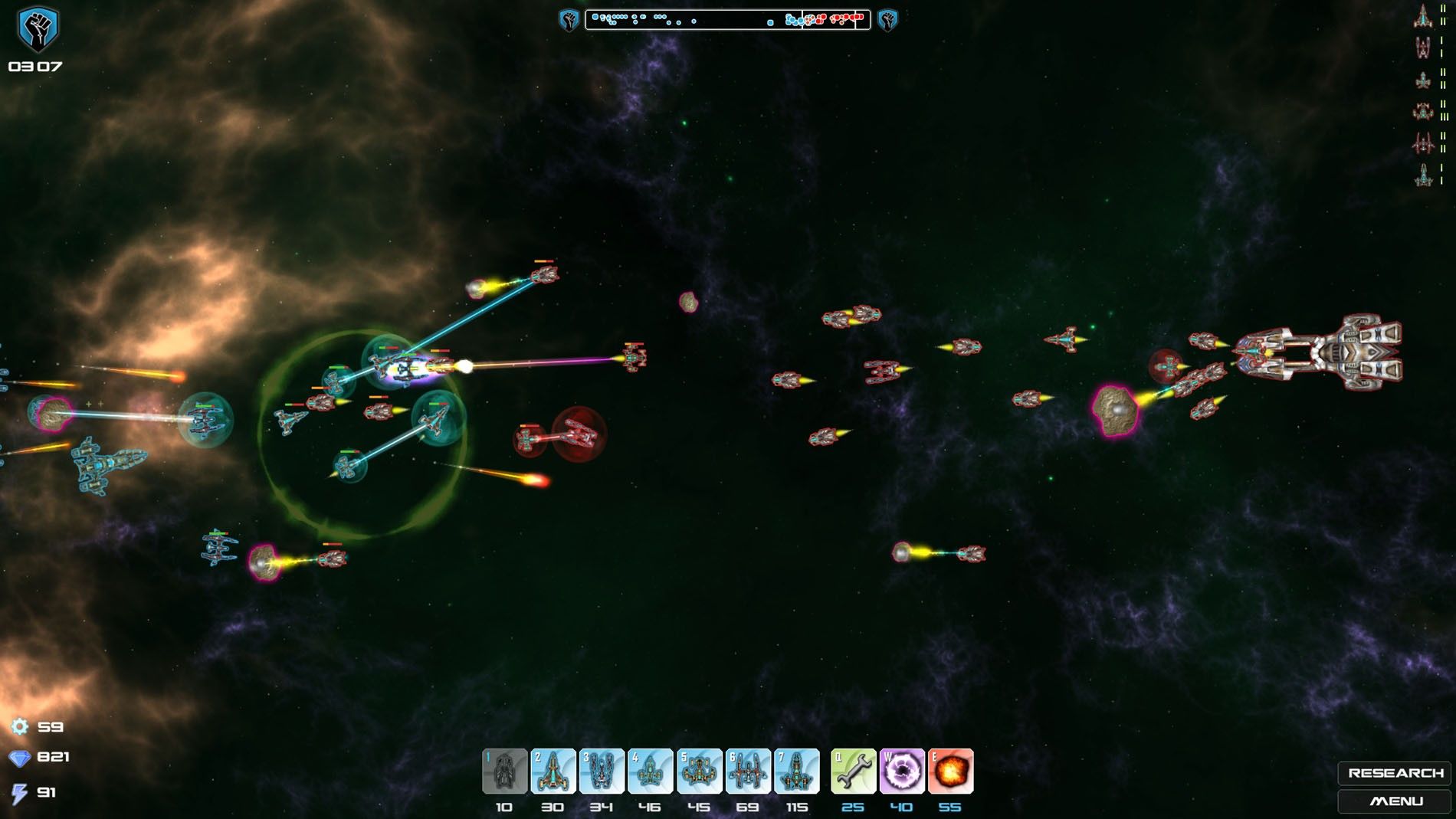Image resolution: width=1456 pixels, height=819 pixels.
Task: Open the game Menu
Action: click(x=1395, y=801)
